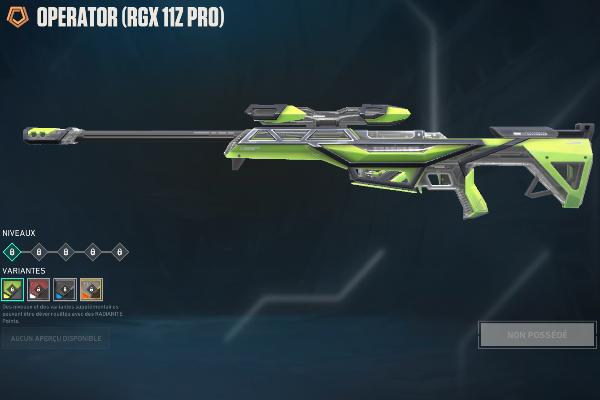The image size is (600, 400).
Task: Click the Non Possédé button
Action: click(x=537, y=335)
